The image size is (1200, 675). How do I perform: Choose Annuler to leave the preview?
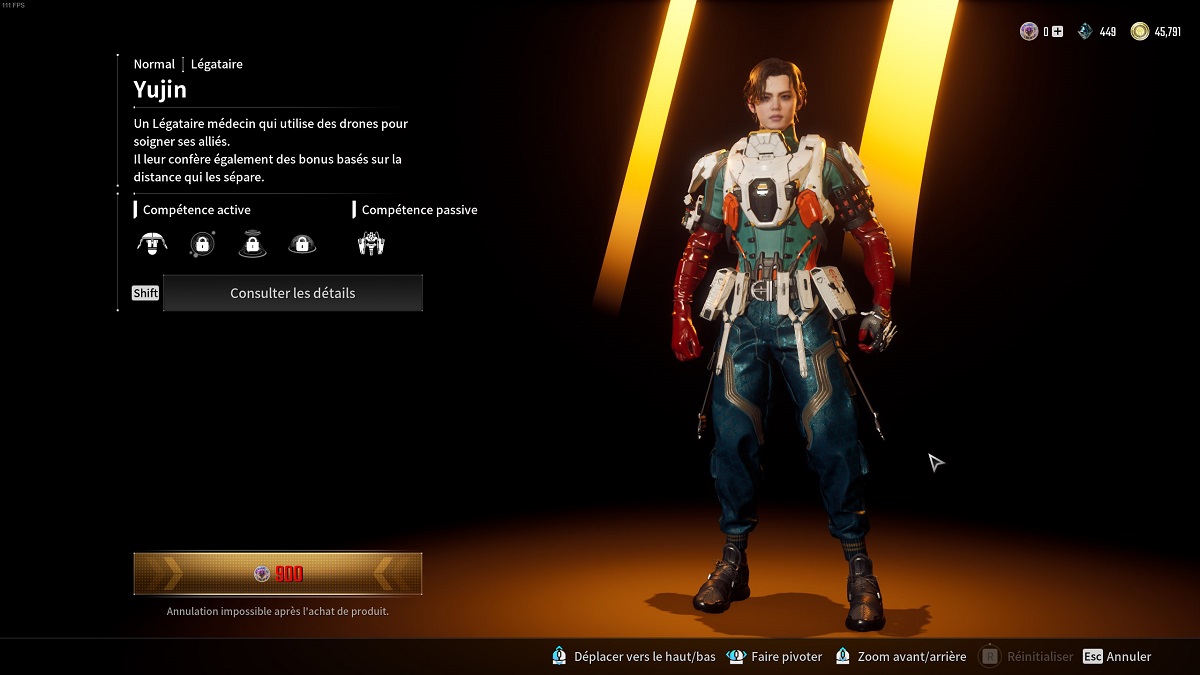[1117, 657]
